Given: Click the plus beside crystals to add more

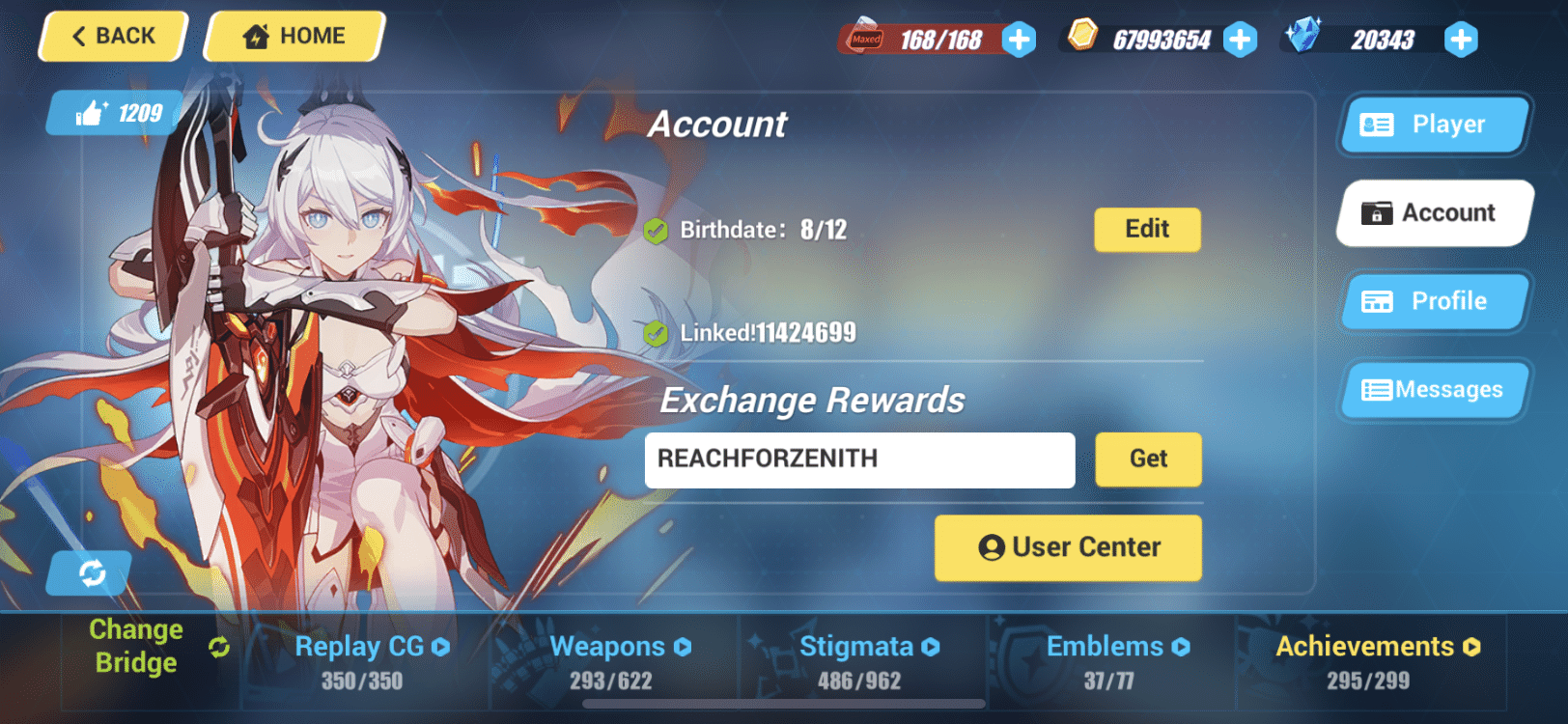Looking at the screenshot, I should (1461, 40).
